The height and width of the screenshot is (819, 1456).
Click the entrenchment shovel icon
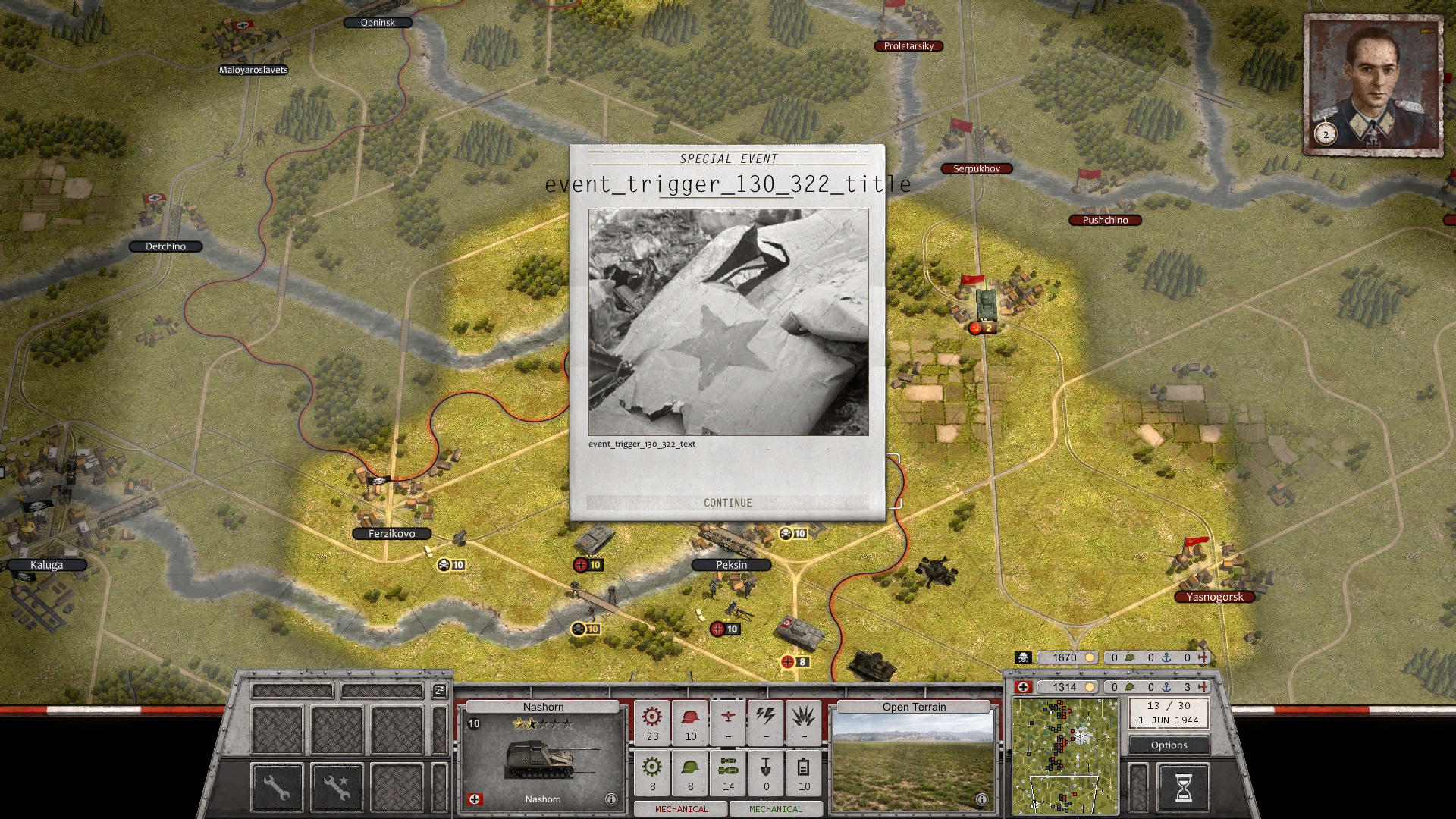click(766, 767)
